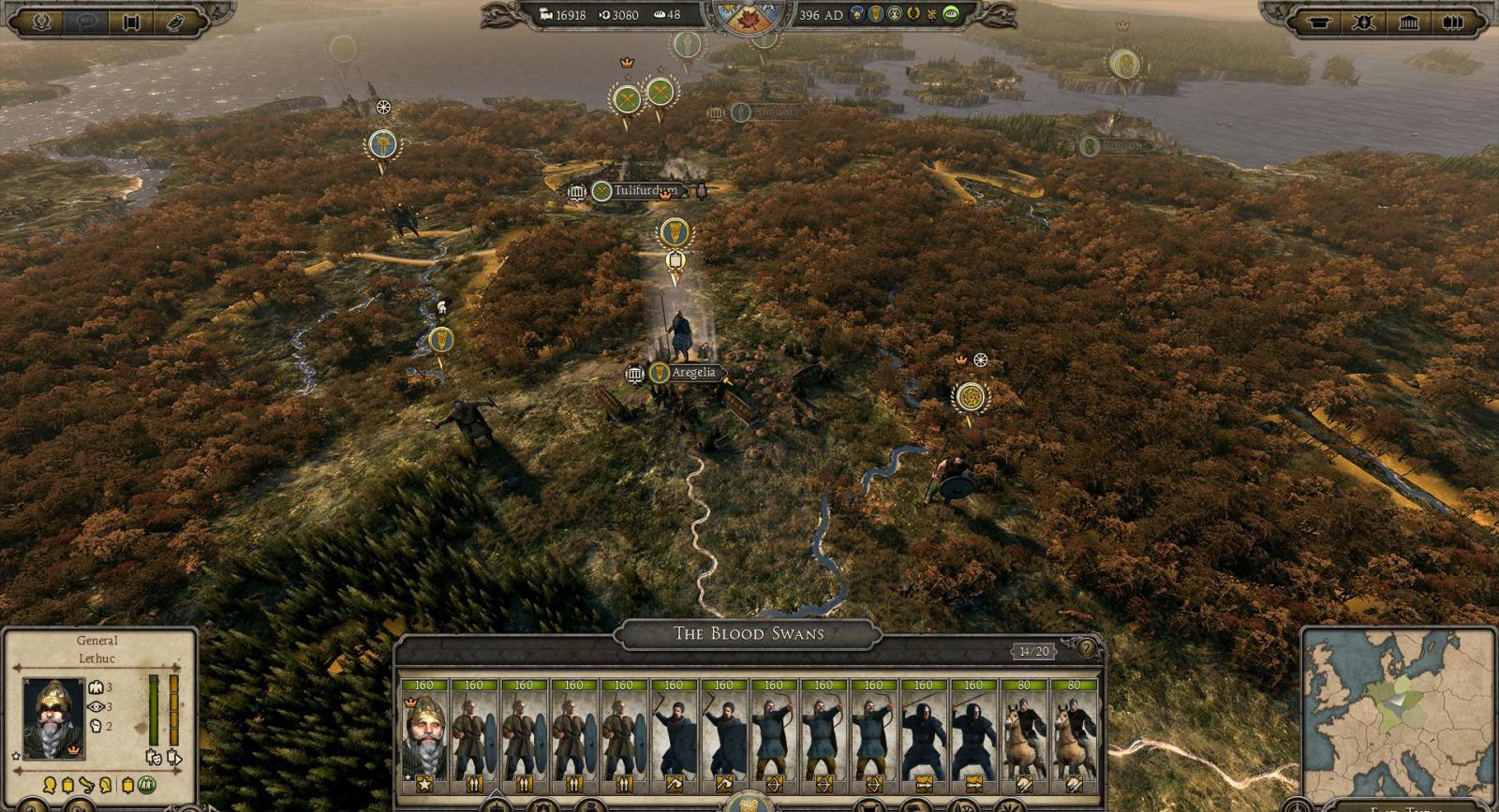Open the records book icon in top-right toolbar

click(x=1452, y=22)
